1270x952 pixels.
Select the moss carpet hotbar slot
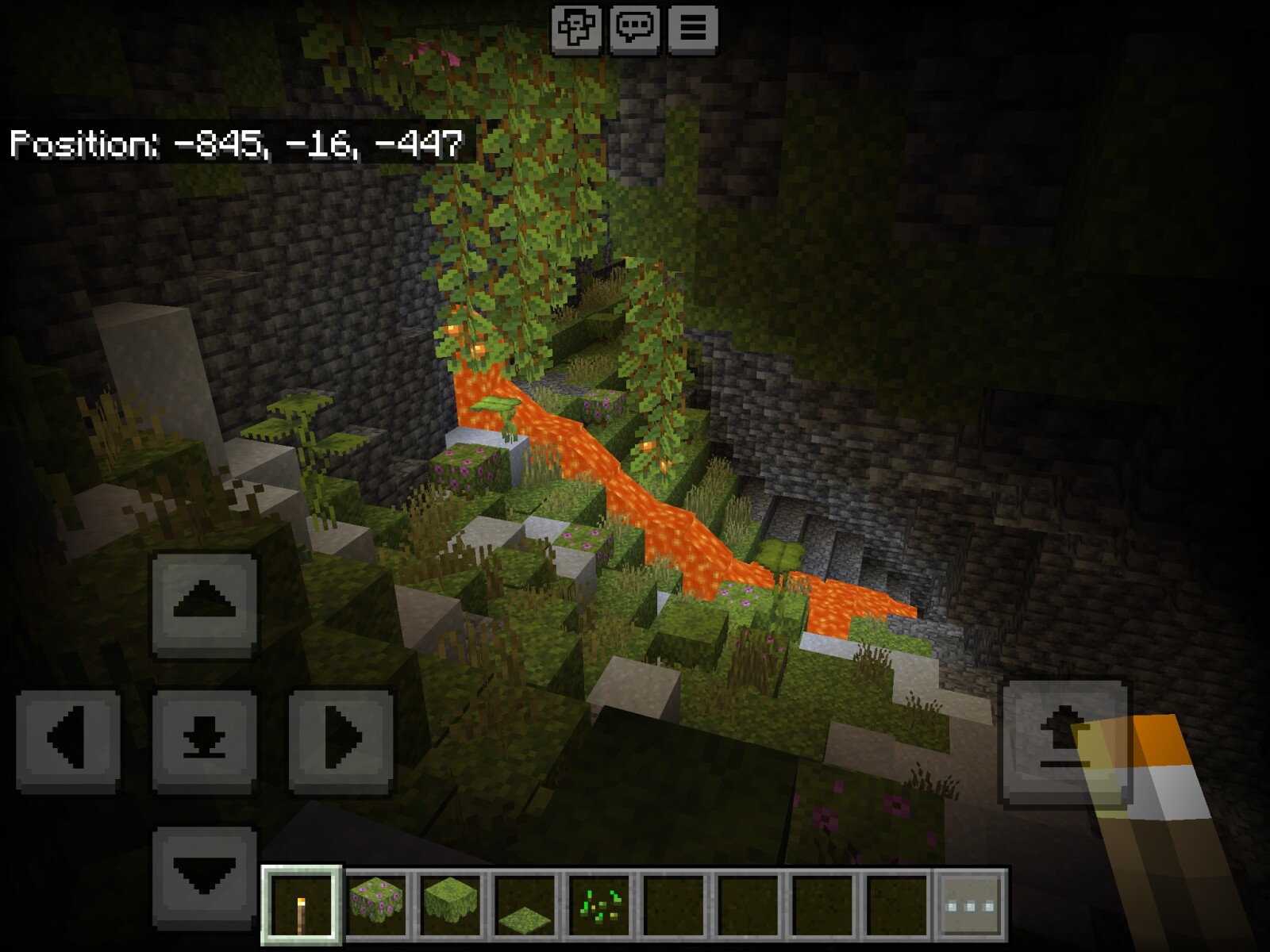(x=525, y=905)
